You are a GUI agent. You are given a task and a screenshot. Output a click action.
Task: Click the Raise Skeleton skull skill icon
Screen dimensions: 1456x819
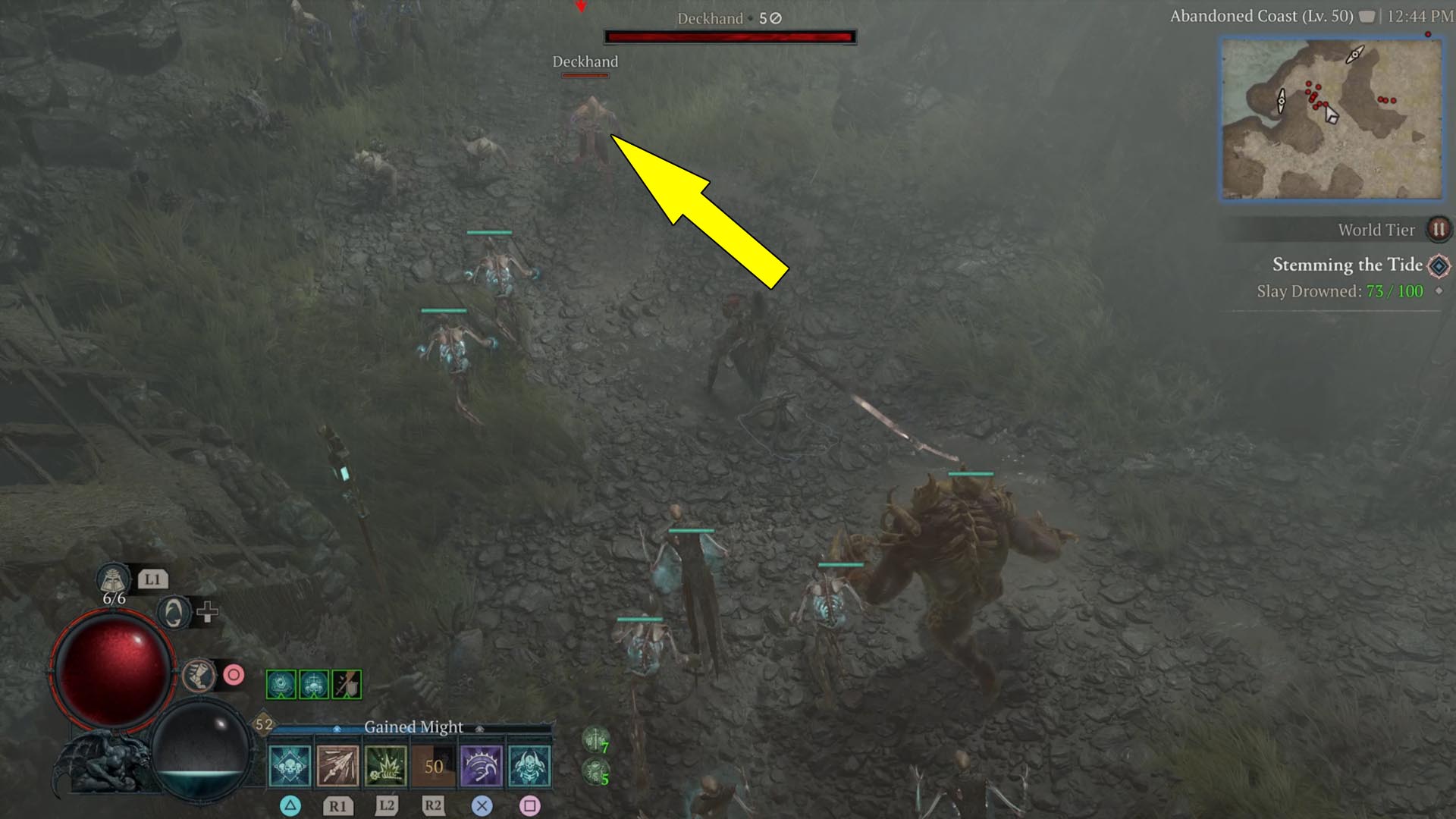tap(291, 766)
